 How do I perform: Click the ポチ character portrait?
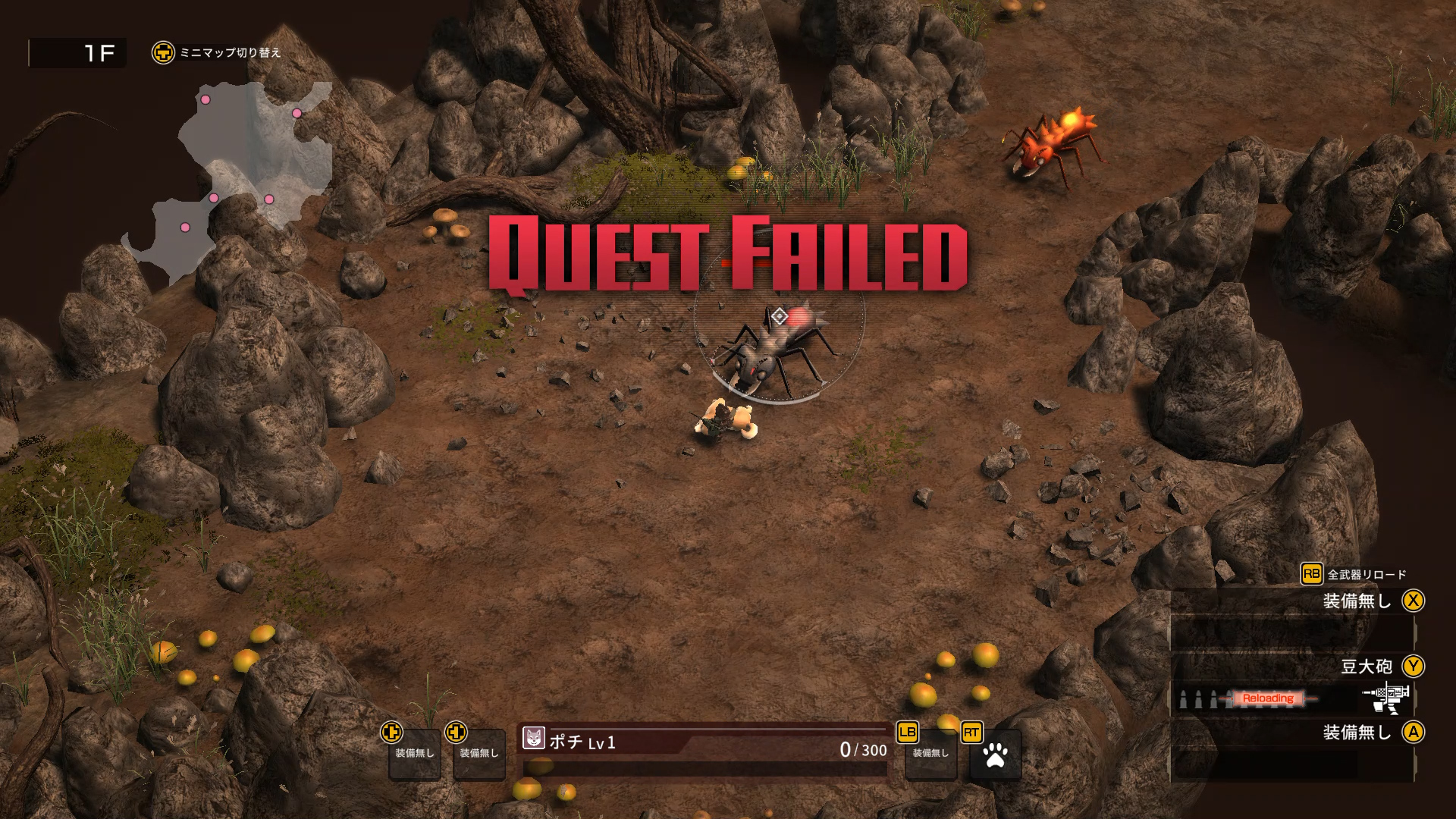[x=534, y=738]
